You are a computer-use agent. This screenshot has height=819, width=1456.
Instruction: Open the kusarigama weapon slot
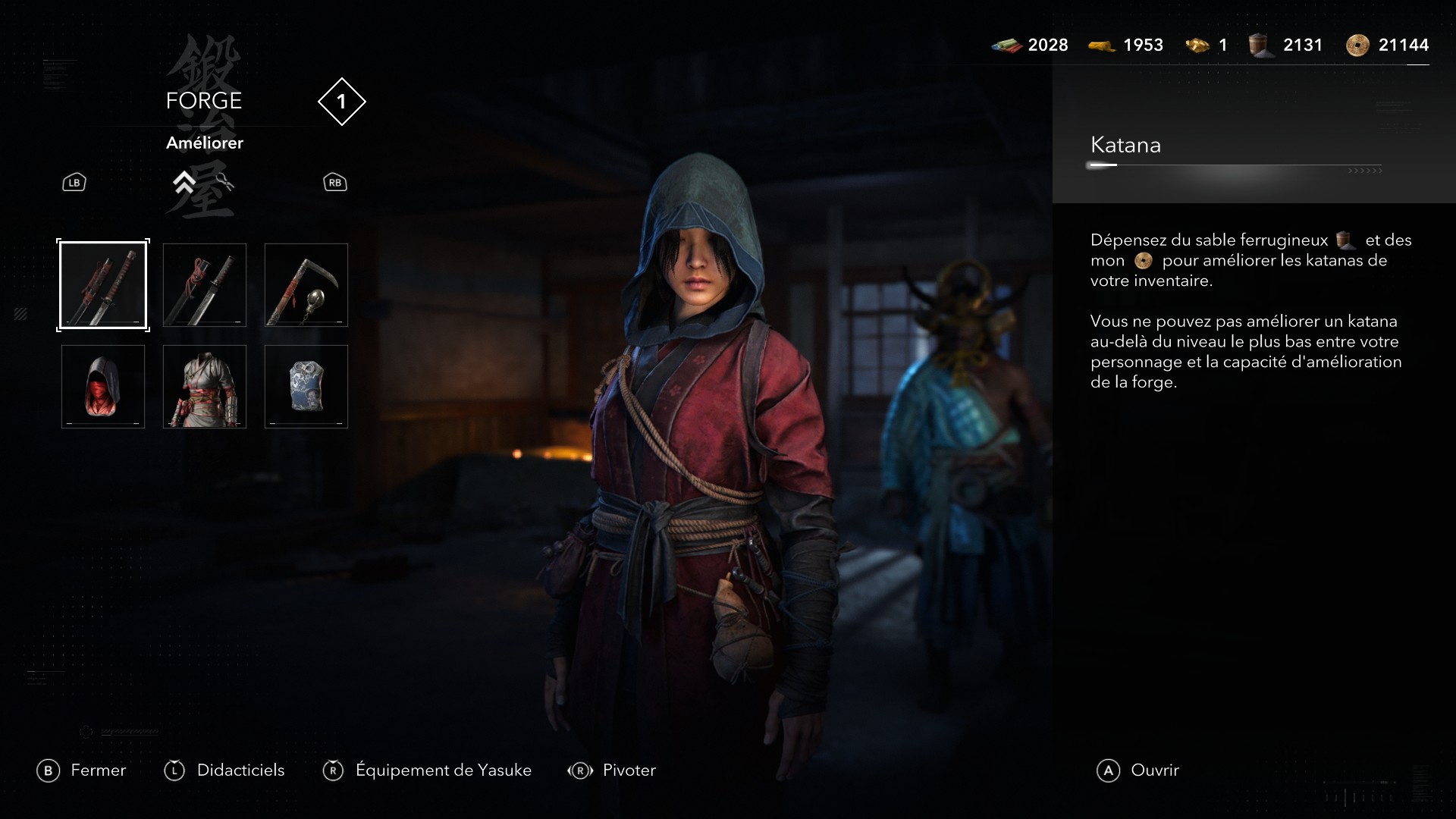[x=306, y=285]
